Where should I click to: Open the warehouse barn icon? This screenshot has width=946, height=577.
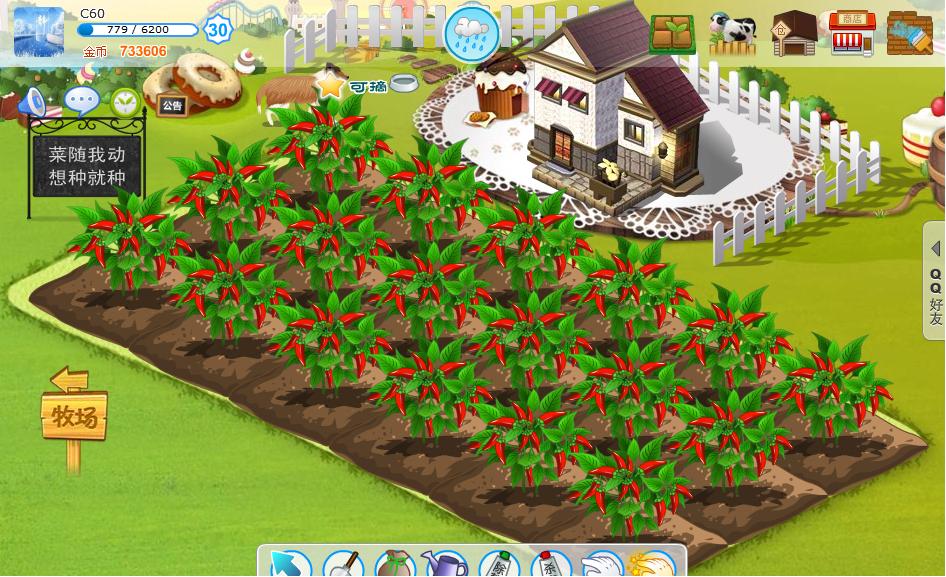point(794,34)
